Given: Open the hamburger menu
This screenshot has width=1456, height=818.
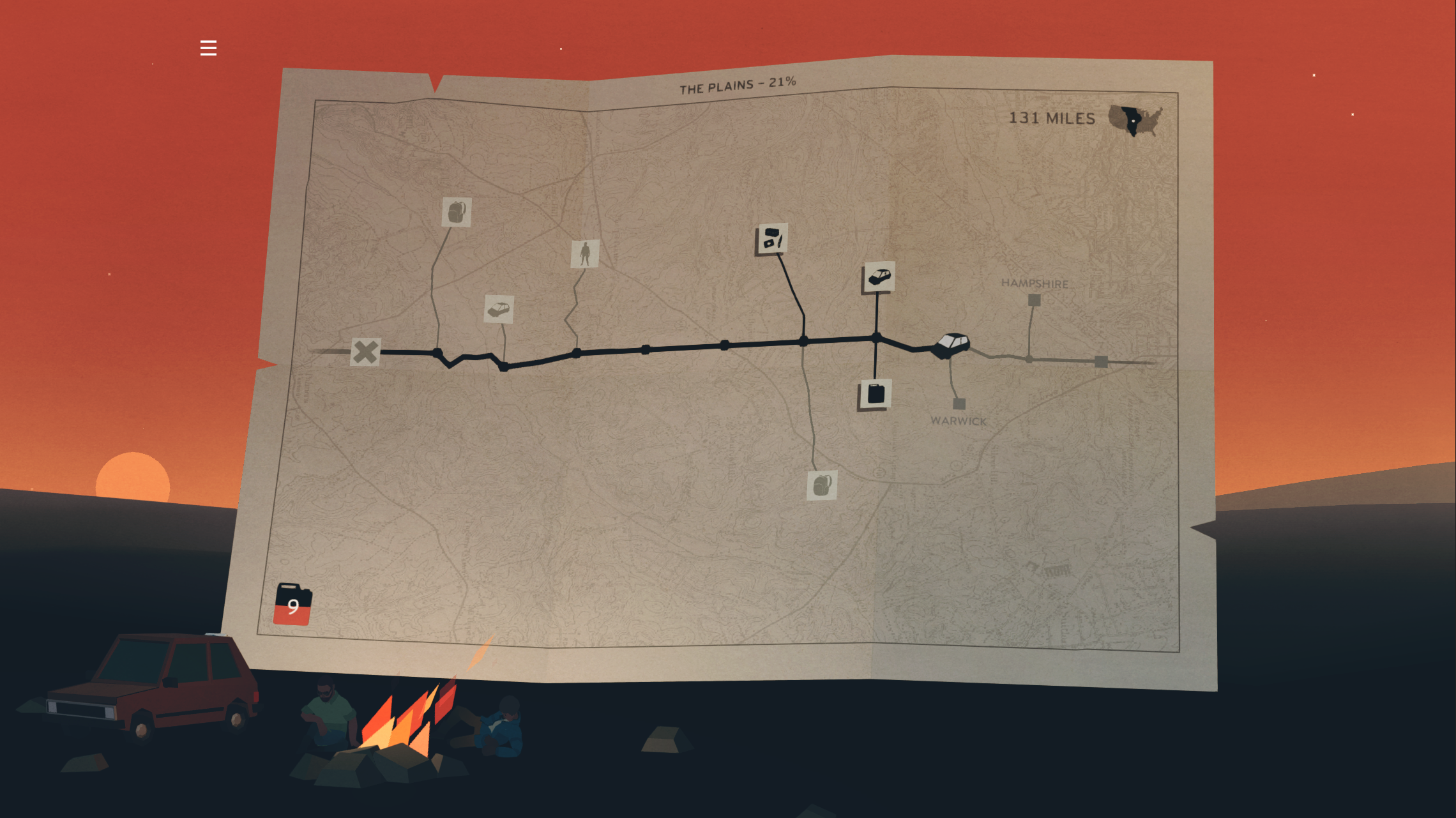Looking at the screenshot, I should 208,48.
